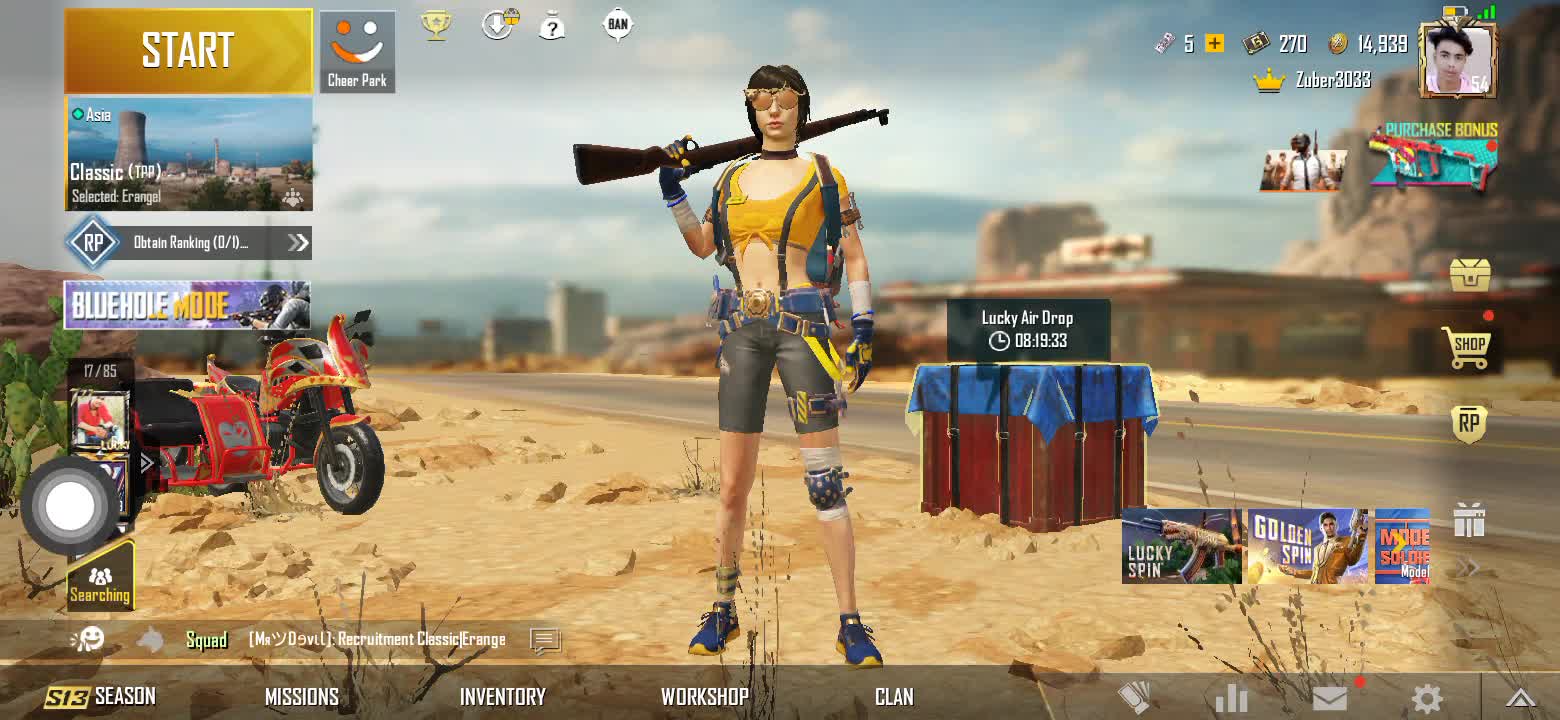The height and width of the screenshot is (720, 1560).
Task: Open the Lucky Spin event
Action: click(1181, 546)
